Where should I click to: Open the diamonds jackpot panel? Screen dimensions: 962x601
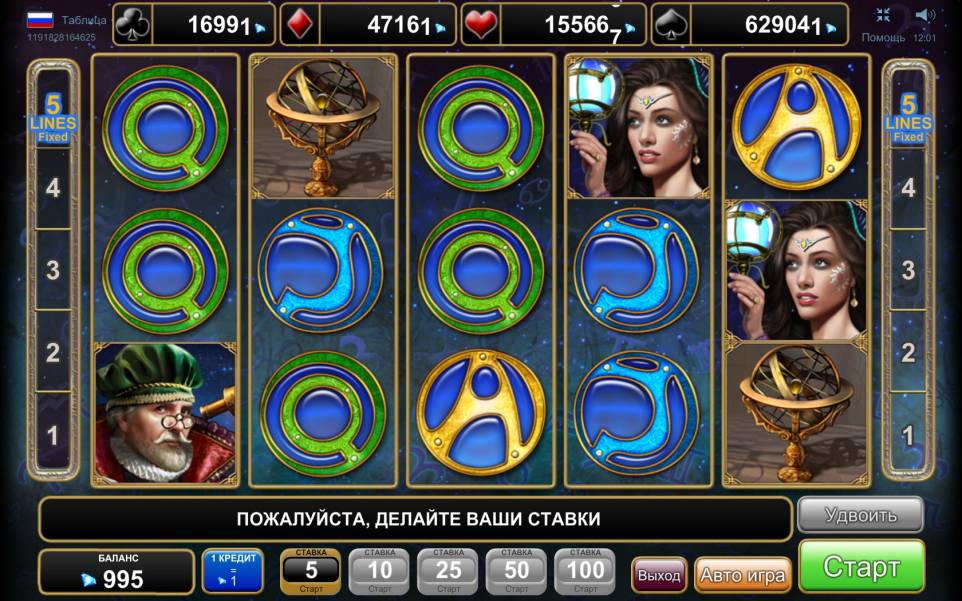tap(368, 24)
